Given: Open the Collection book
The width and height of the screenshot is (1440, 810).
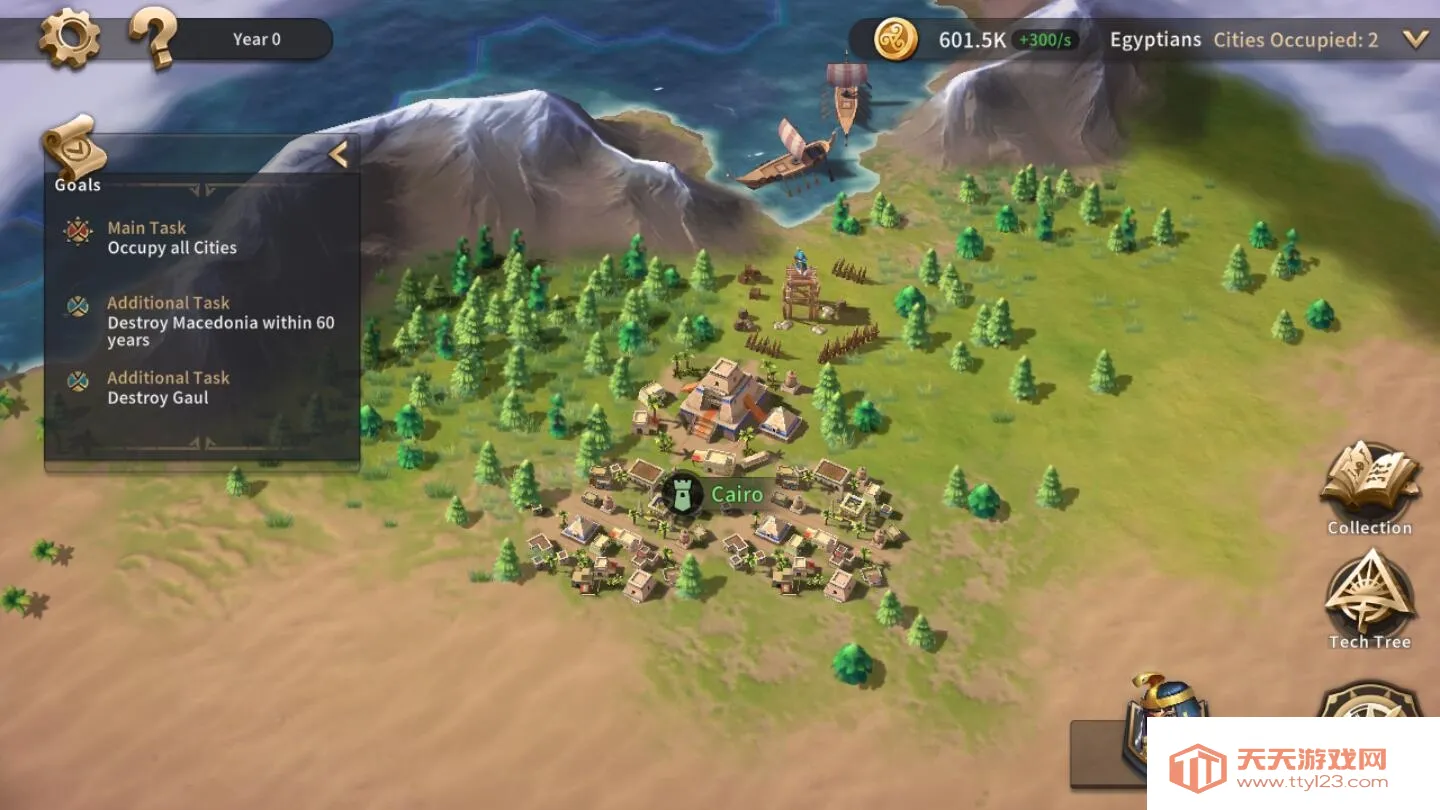Looking at the screenshot, I should click(1369, 487).
